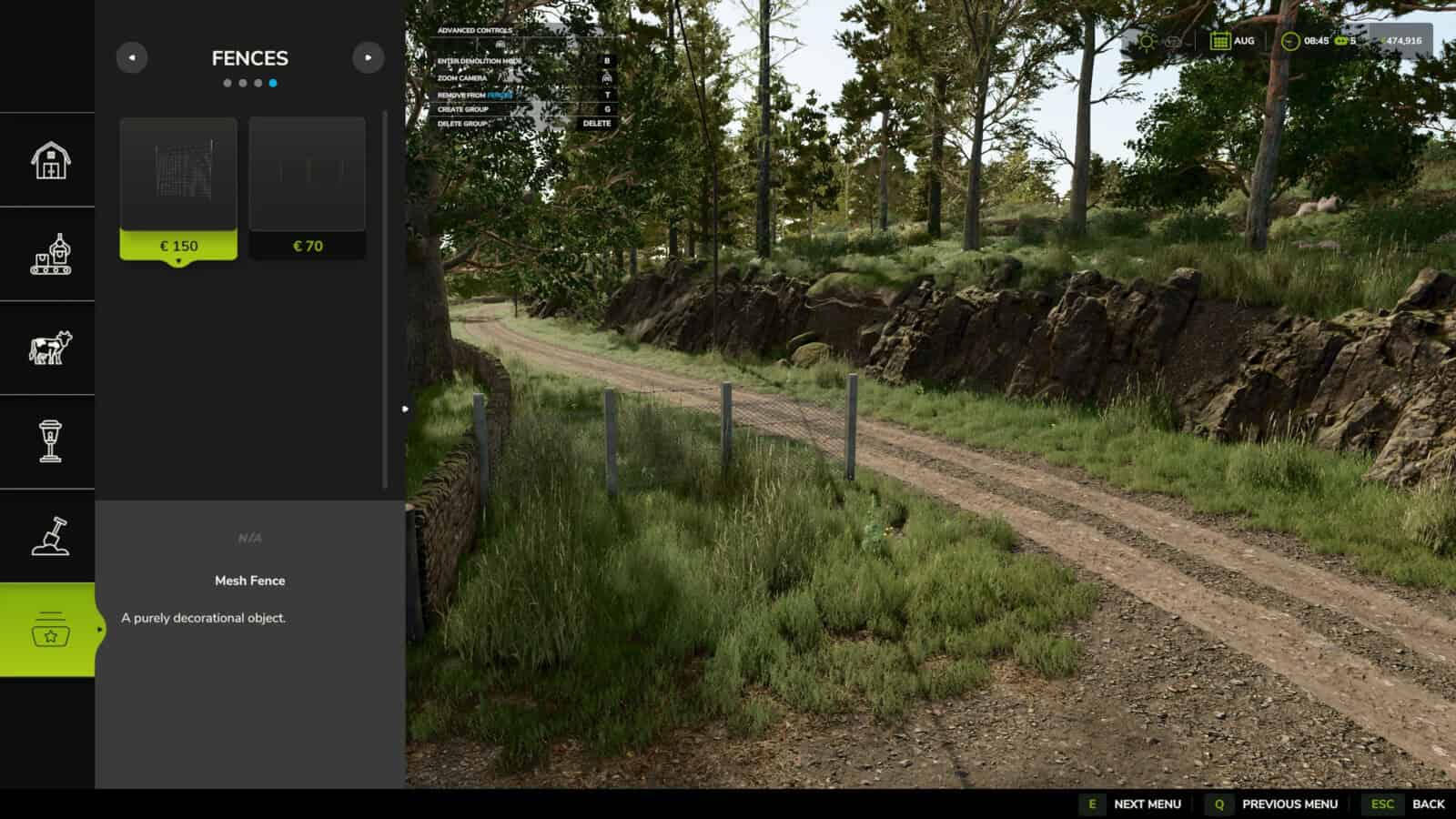This screenshot has height=819, width=1456.
Task: Click the left arrow beside FENCES title
Action: pyautogui.click(x=134, y=57)
